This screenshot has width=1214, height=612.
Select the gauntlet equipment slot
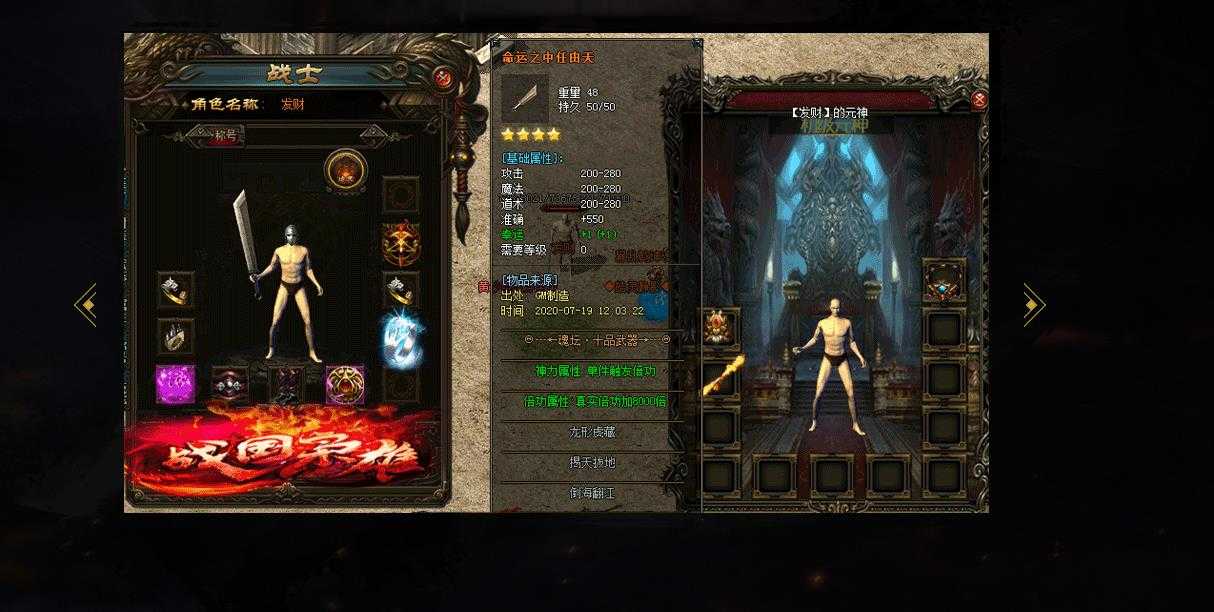175,335
